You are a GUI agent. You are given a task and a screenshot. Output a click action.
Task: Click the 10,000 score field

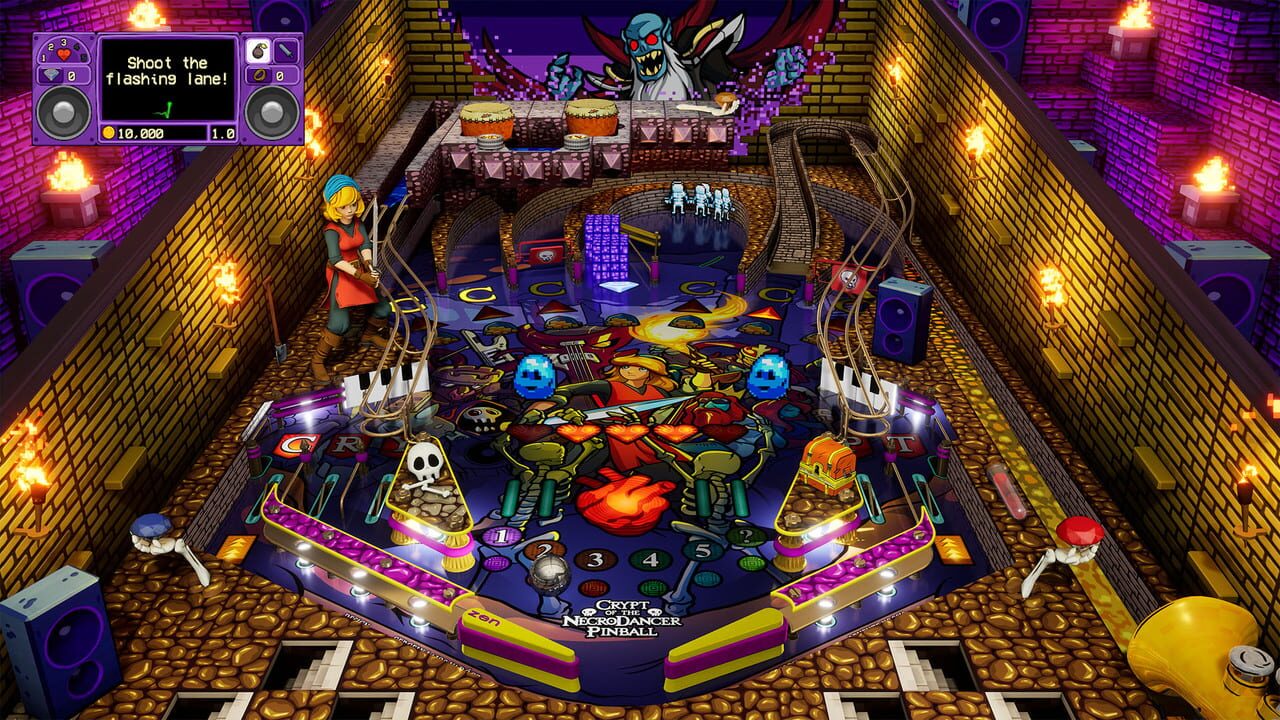tap(139, 132)
